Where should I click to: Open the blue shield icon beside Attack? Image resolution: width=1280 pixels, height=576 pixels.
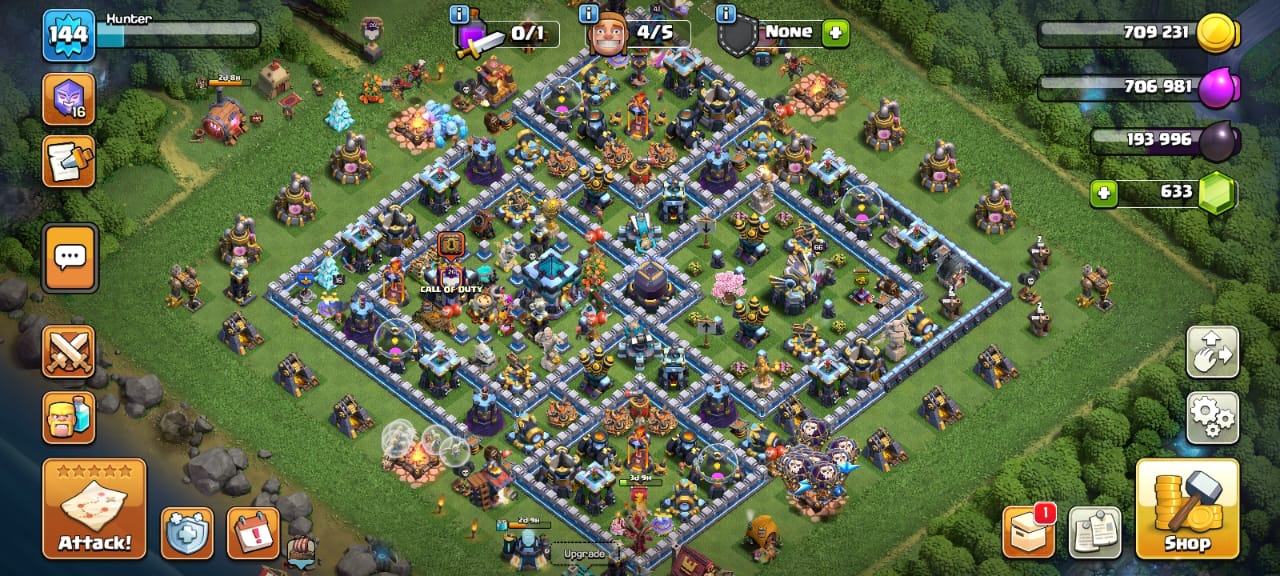click(187, 533)
